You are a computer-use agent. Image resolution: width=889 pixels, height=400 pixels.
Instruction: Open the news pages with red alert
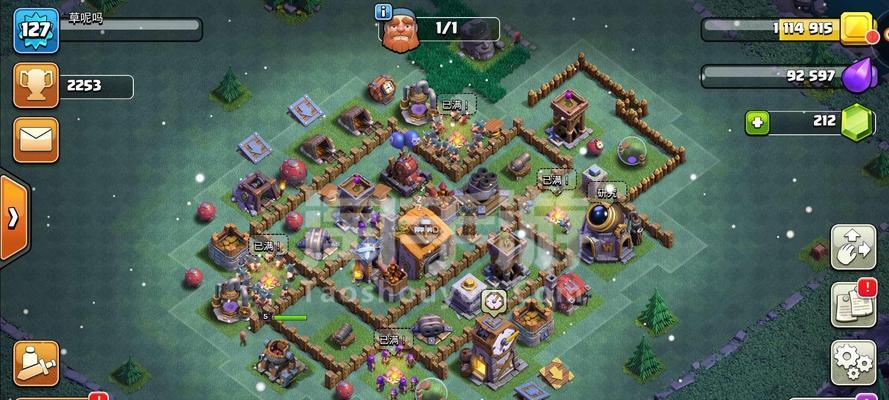point(852,304)
